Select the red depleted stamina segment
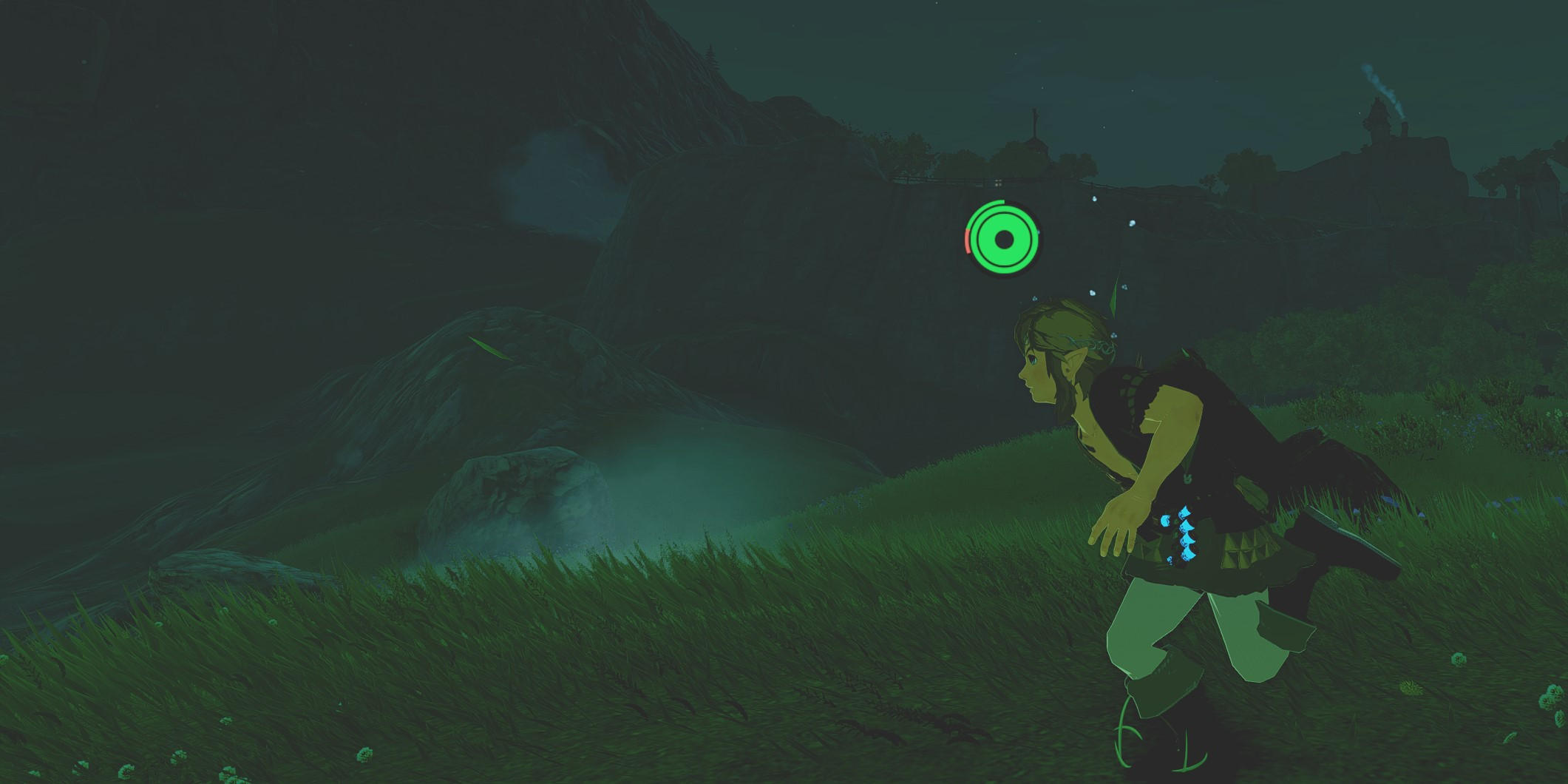The height and width of the screenshot is (784, 1568). (x=969, y=240)
